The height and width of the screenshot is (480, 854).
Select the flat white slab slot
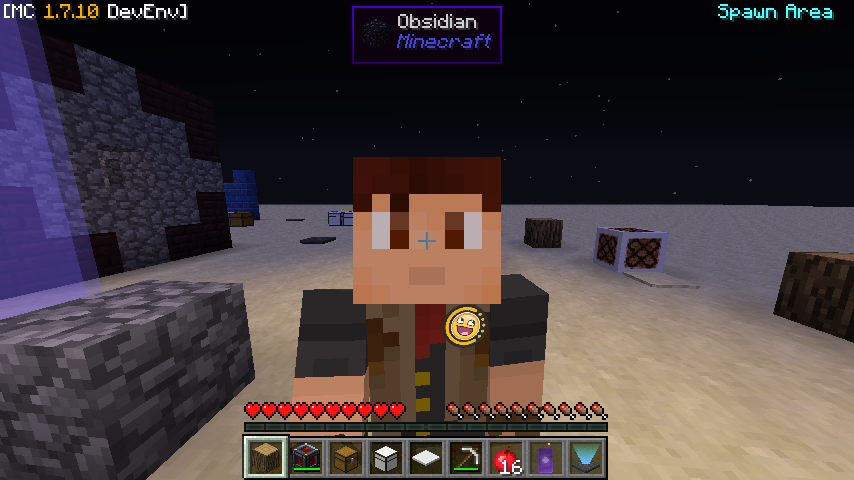click(x=427, y=458)
